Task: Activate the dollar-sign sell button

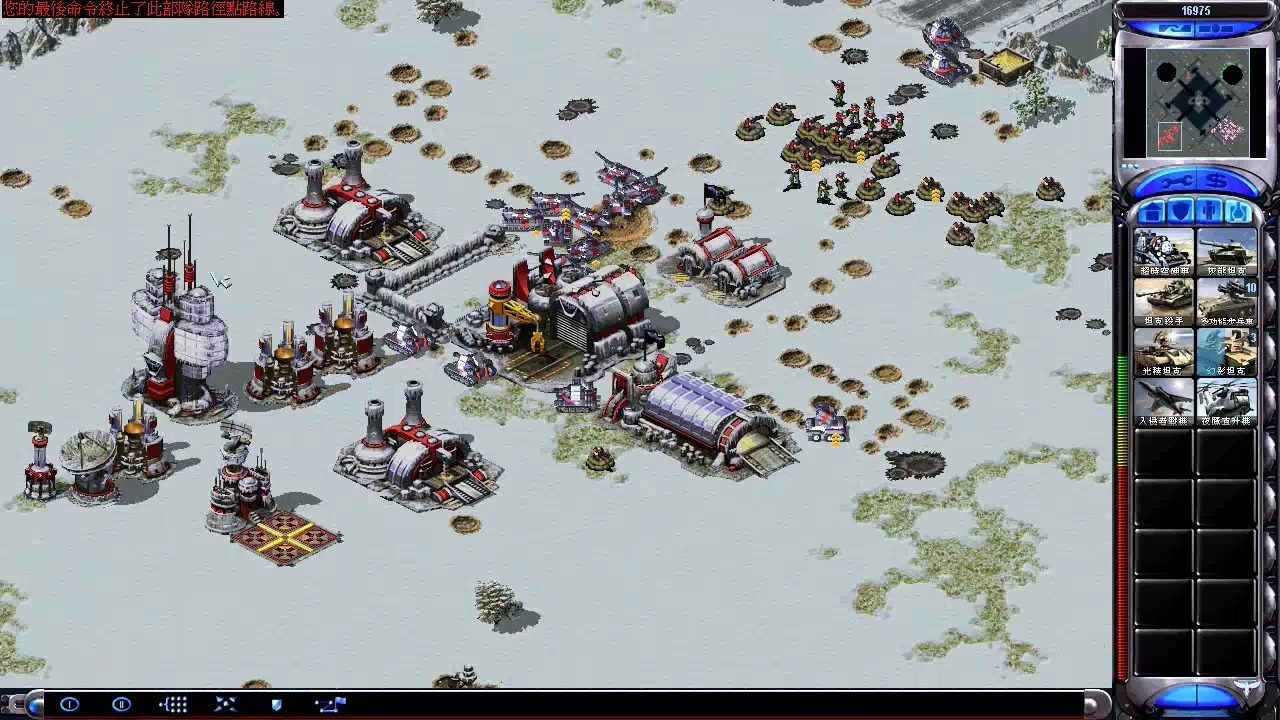Action: pos(1217,182)
